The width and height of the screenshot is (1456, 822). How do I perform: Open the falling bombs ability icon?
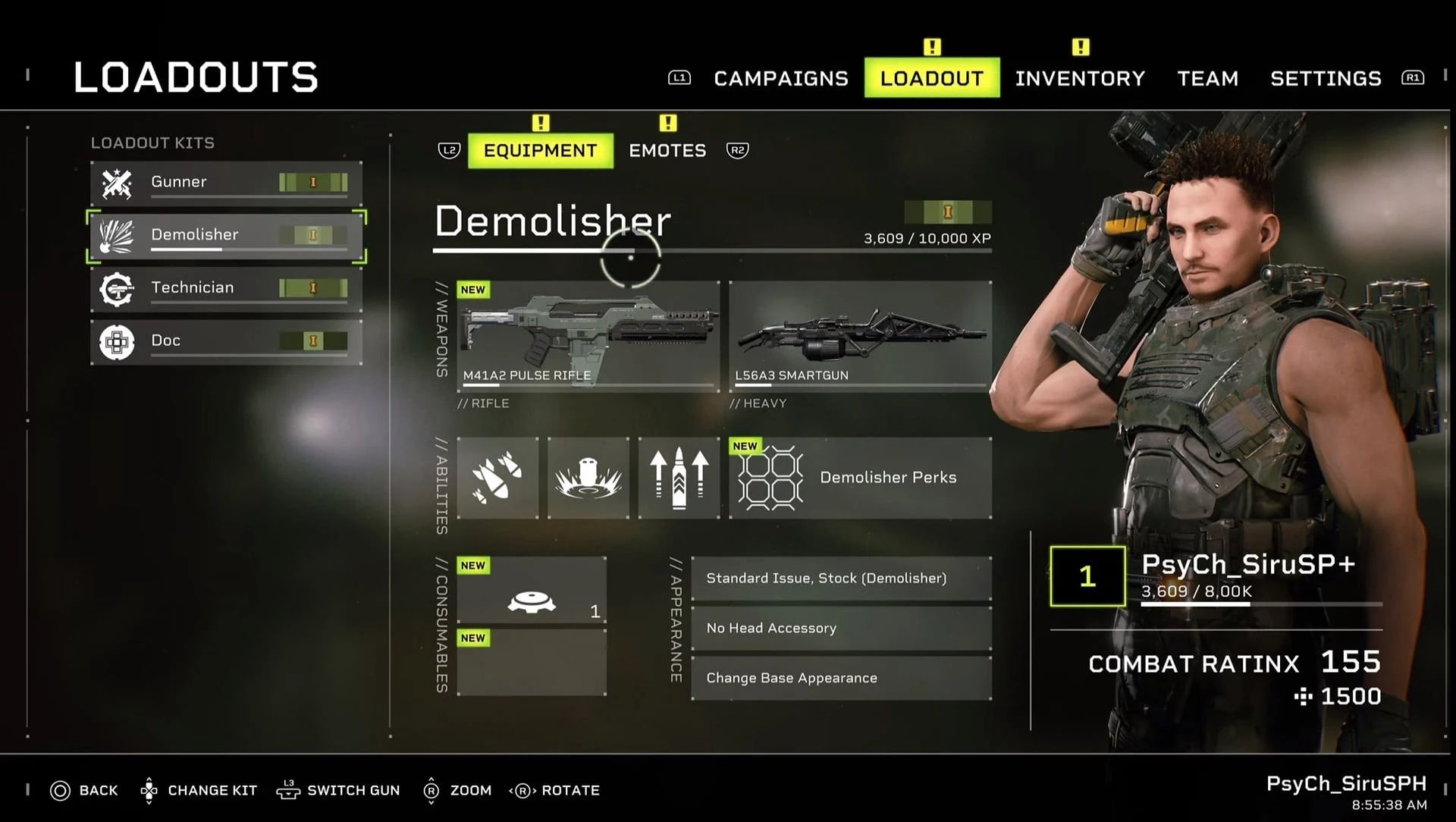coord(497,477)
